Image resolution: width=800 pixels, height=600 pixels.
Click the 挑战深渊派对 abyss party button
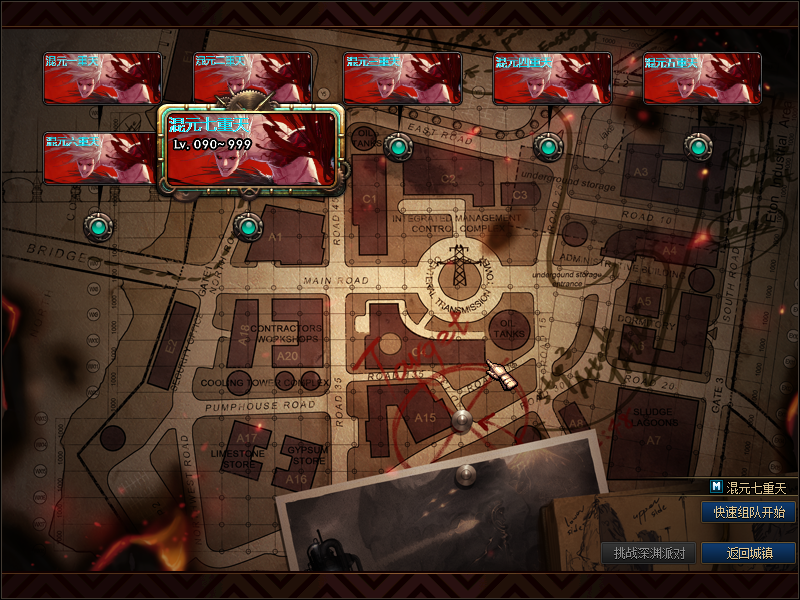[648, 553]
